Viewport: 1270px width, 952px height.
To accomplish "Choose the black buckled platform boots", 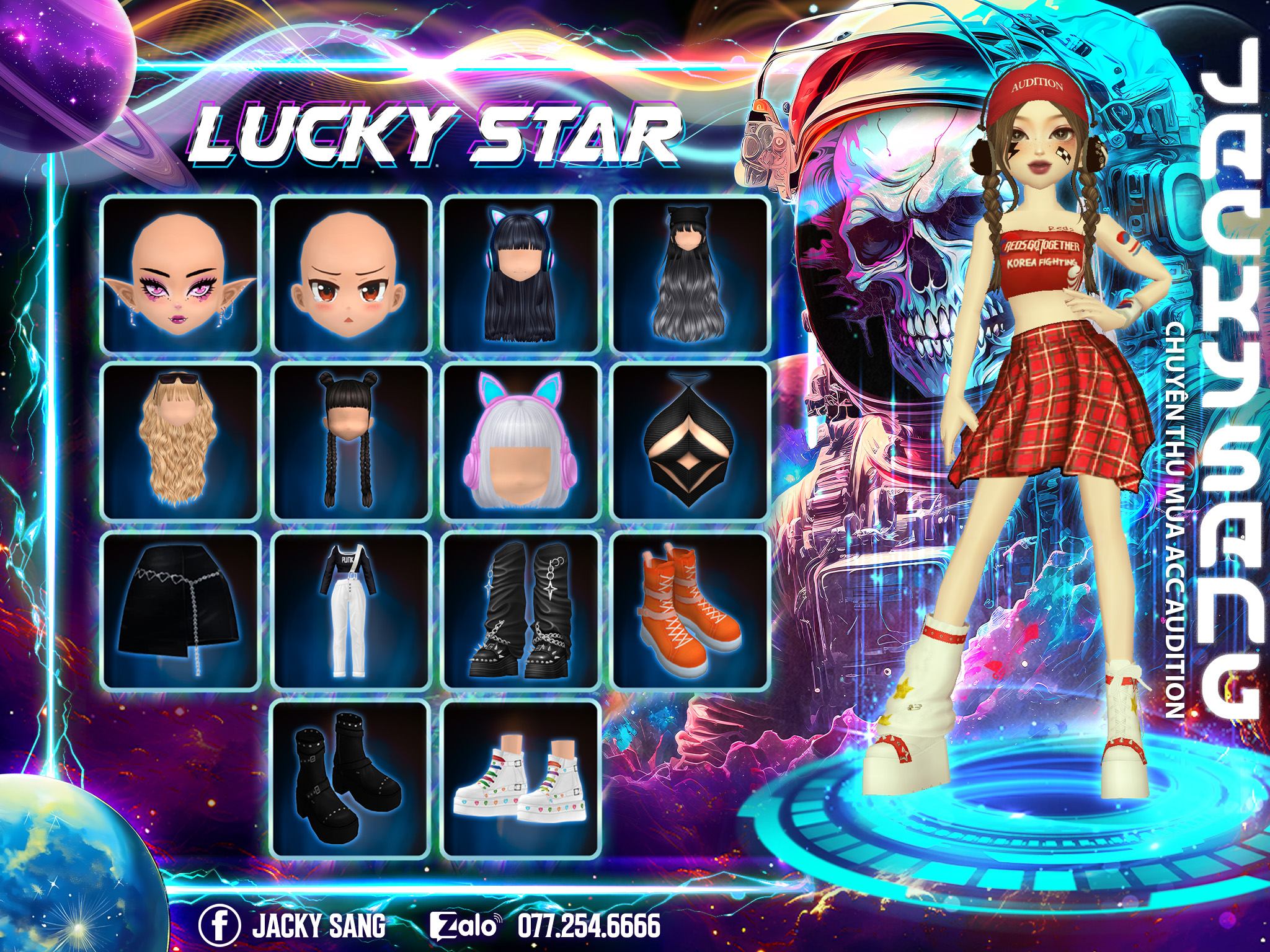I will point(351,779).
